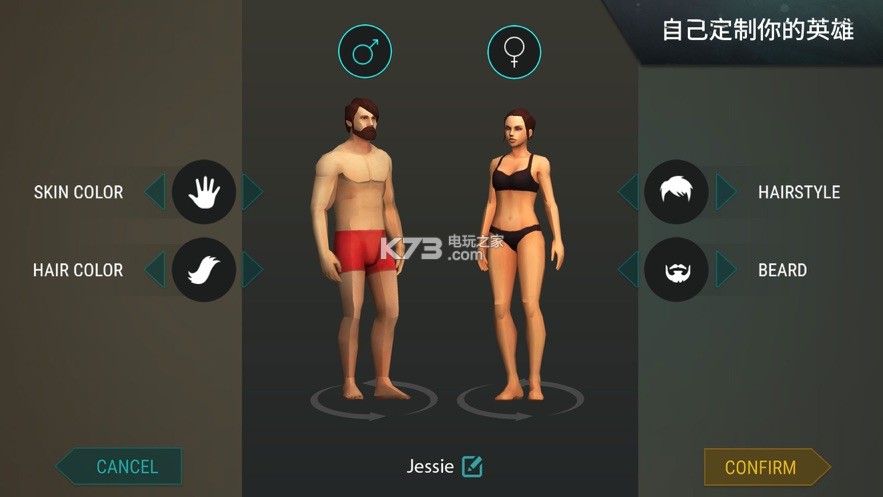This screenshot has height=497, width=883.
Task: Confirm the character customization
Action: (x=762, y=467)
